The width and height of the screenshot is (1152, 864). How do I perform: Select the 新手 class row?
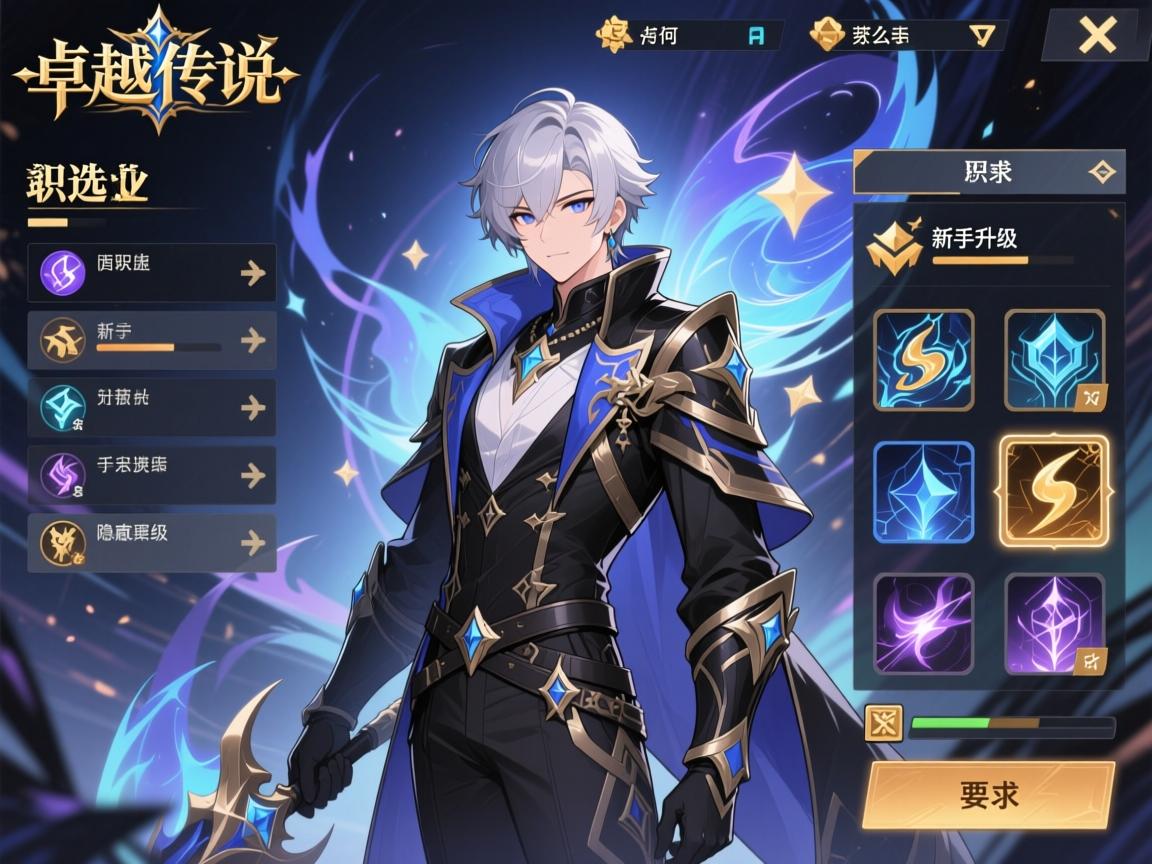point(152,340)
